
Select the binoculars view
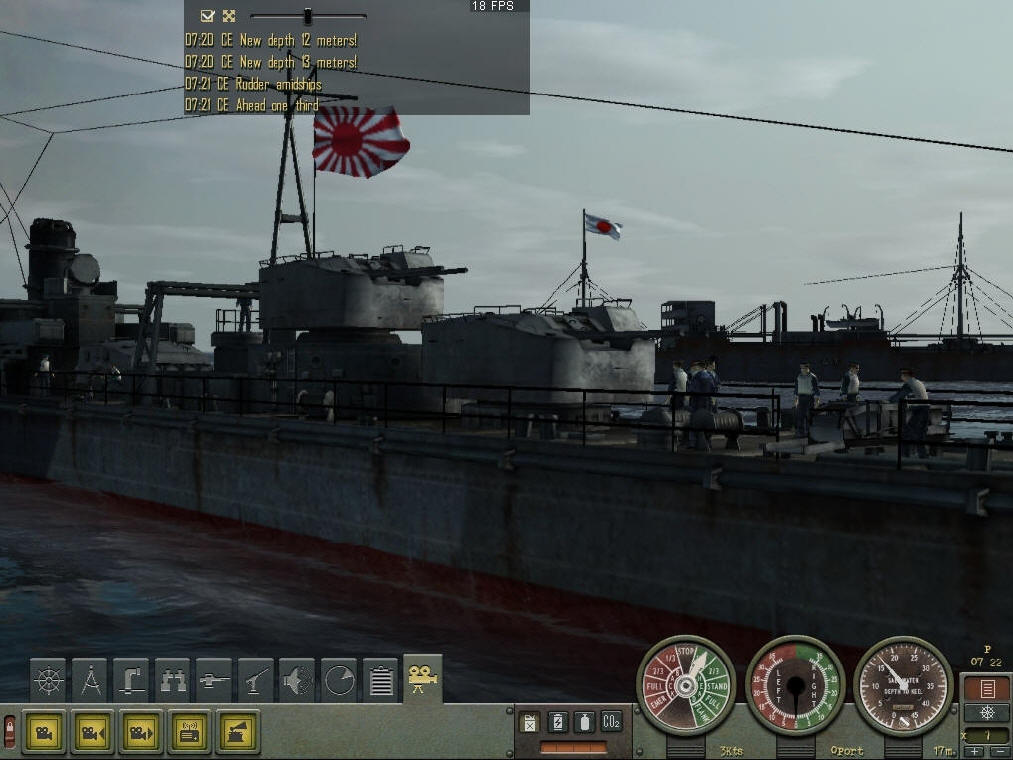(173, 680)
